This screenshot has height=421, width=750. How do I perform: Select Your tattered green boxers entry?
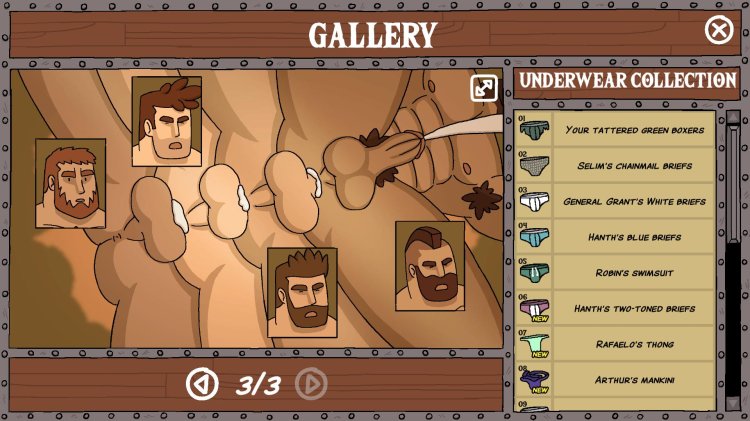616,130
